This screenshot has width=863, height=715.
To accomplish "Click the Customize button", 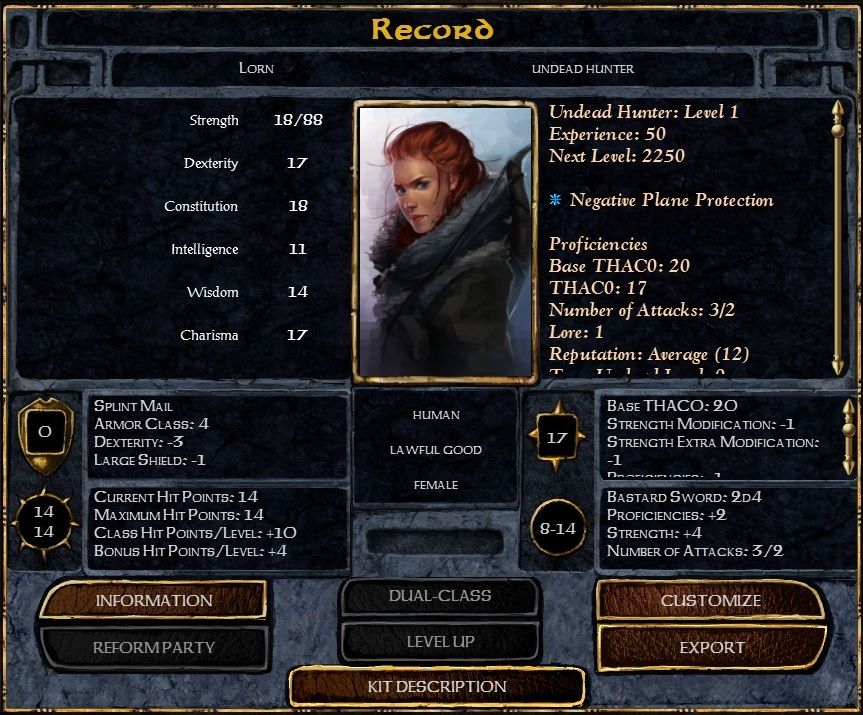I will click(710, 601).
